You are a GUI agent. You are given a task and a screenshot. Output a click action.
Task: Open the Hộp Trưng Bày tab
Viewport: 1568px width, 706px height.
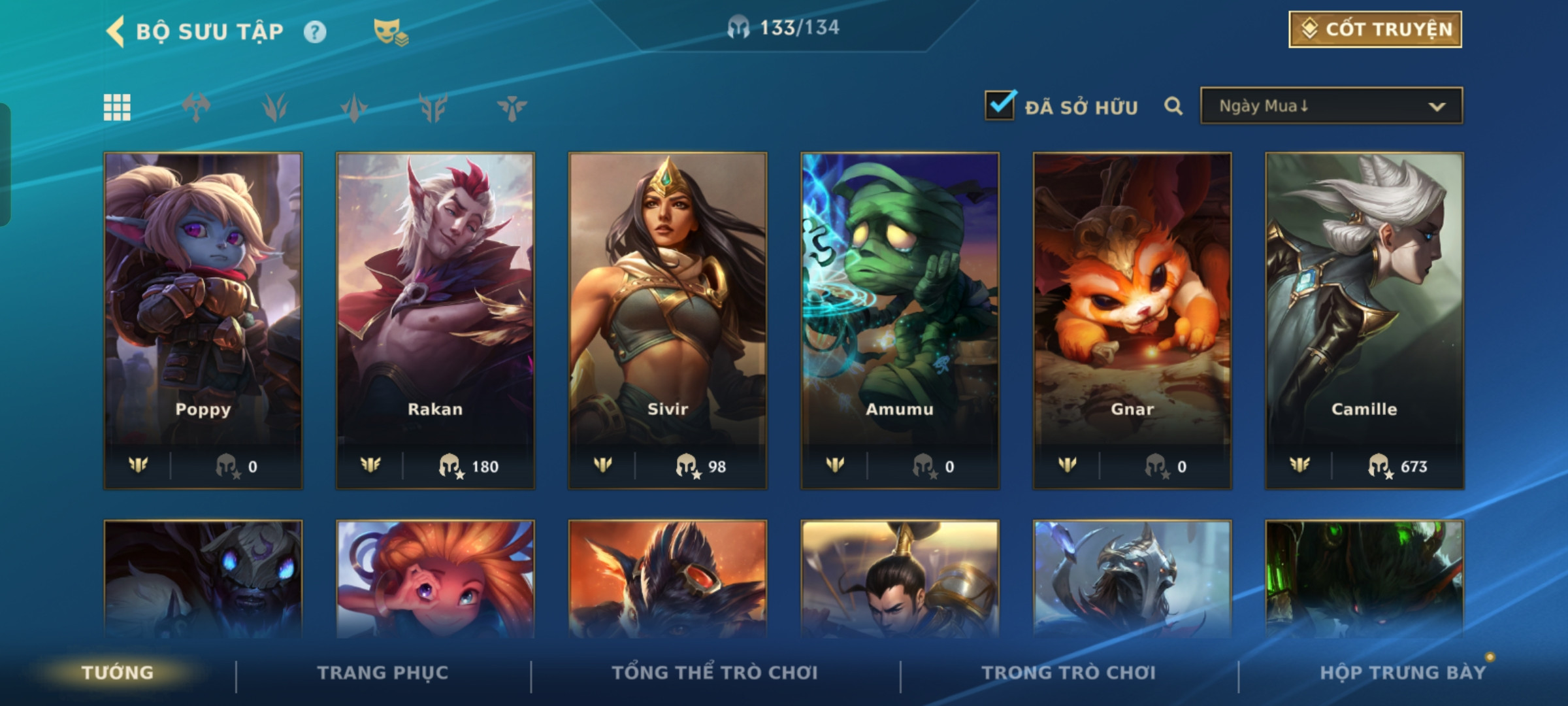click(x=1403, y=673)
